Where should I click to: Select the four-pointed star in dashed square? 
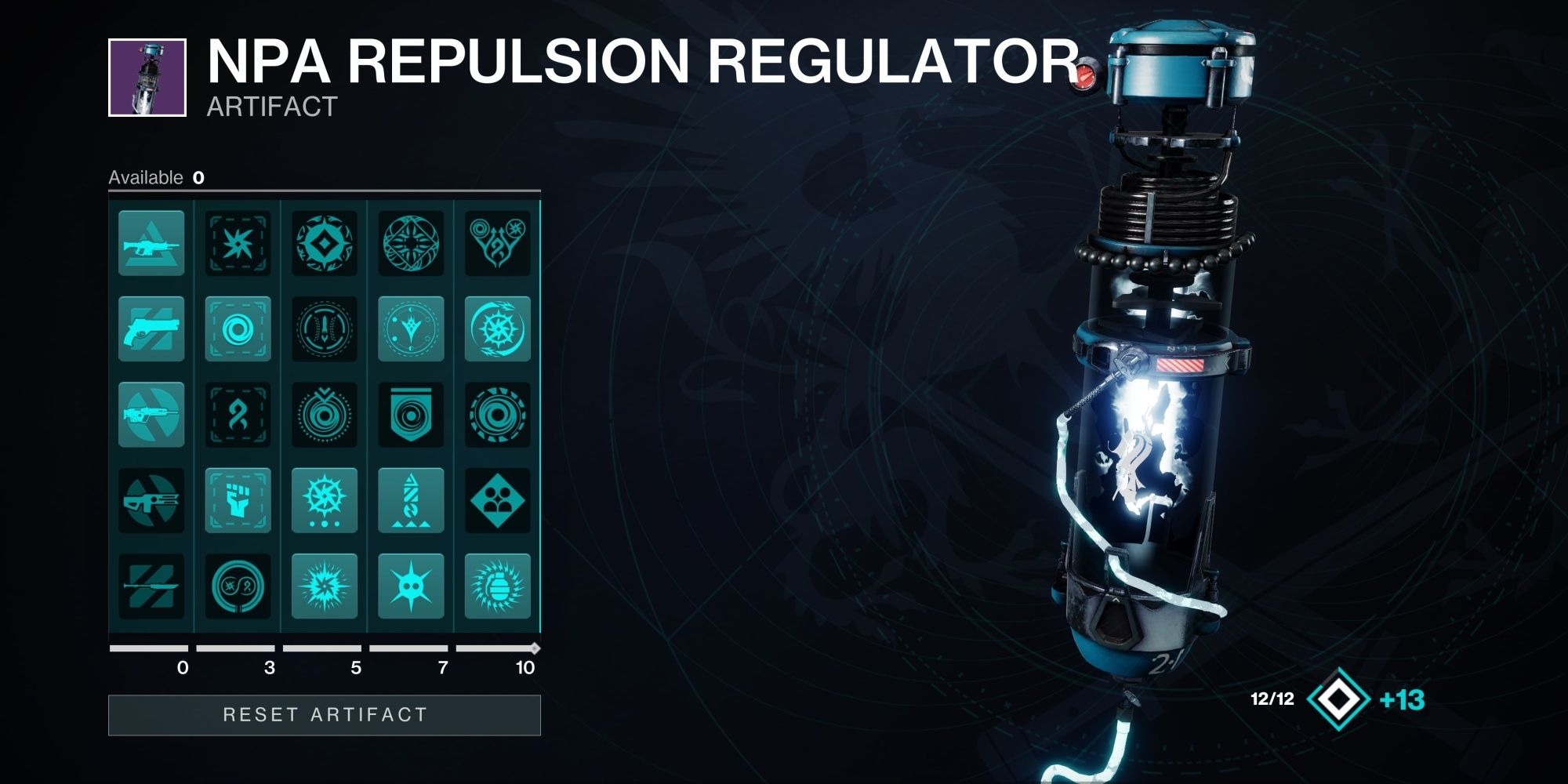(x=238, y=243)
